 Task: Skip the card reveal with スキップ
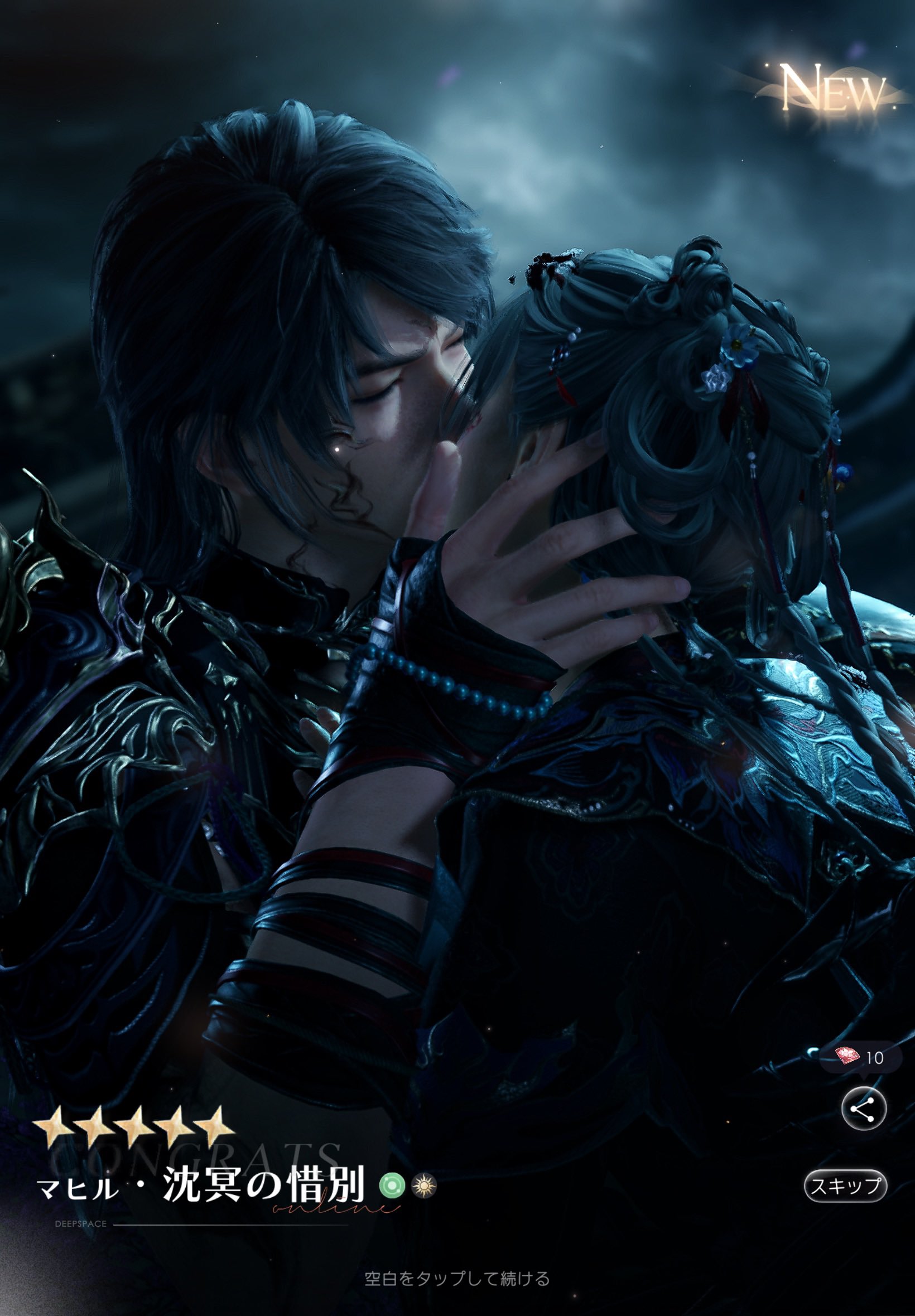pyautogui.click(x=845, y=1186)
